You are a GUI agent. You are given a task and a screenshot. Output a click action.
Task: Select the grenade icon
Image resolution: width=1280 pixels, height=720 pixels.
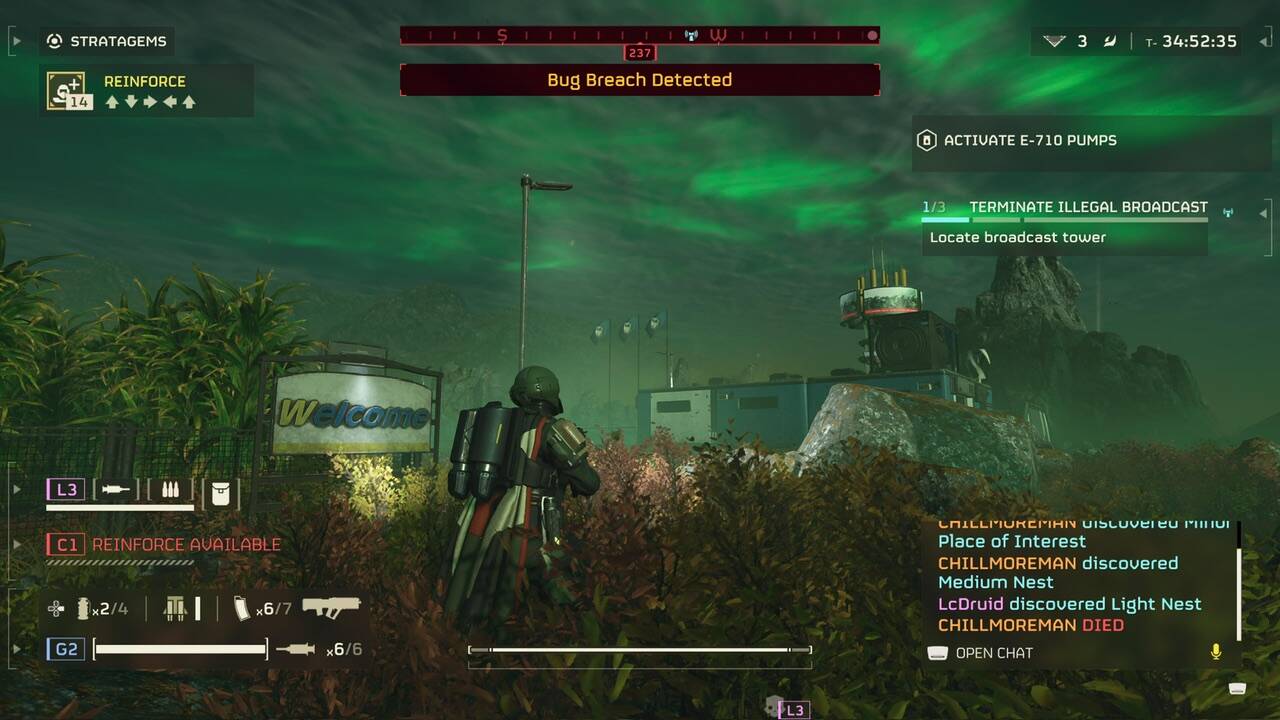82,608
